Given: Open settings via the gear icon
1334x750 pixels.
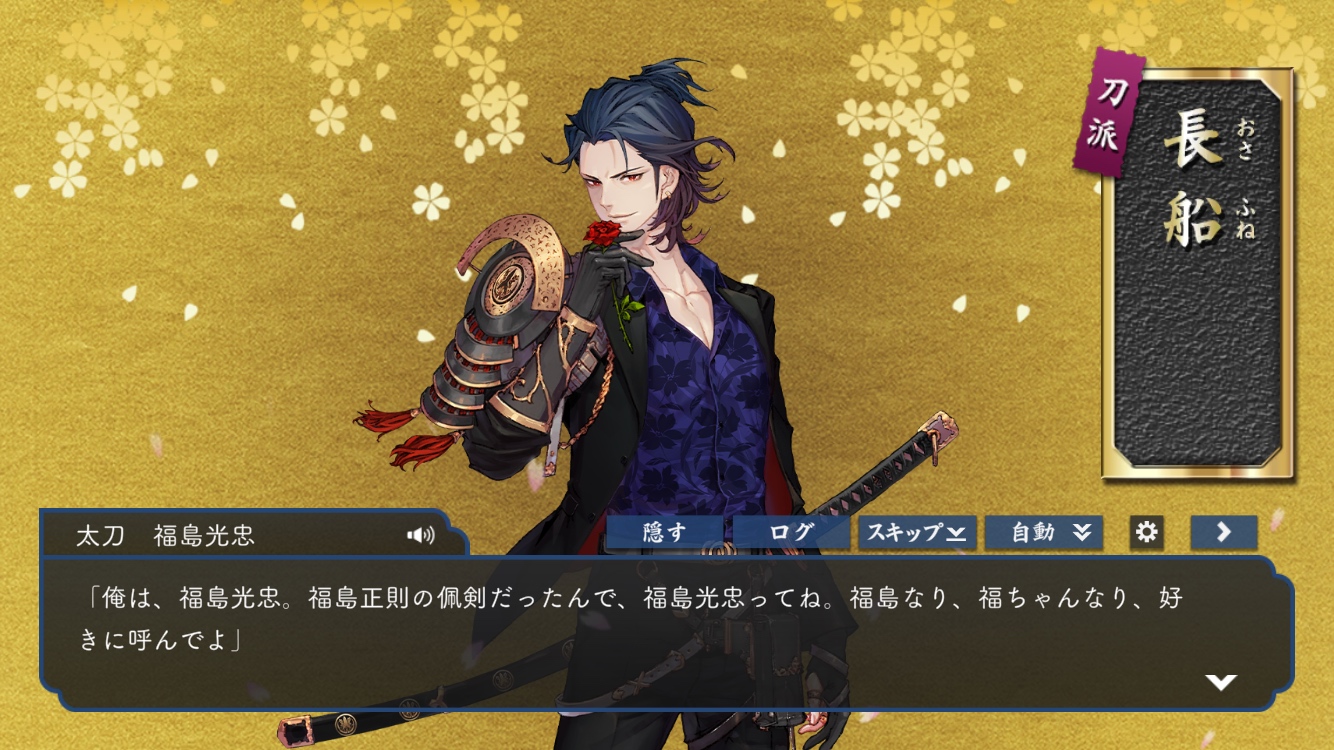Looking at the screenshot, I should tap(1146, 532).
